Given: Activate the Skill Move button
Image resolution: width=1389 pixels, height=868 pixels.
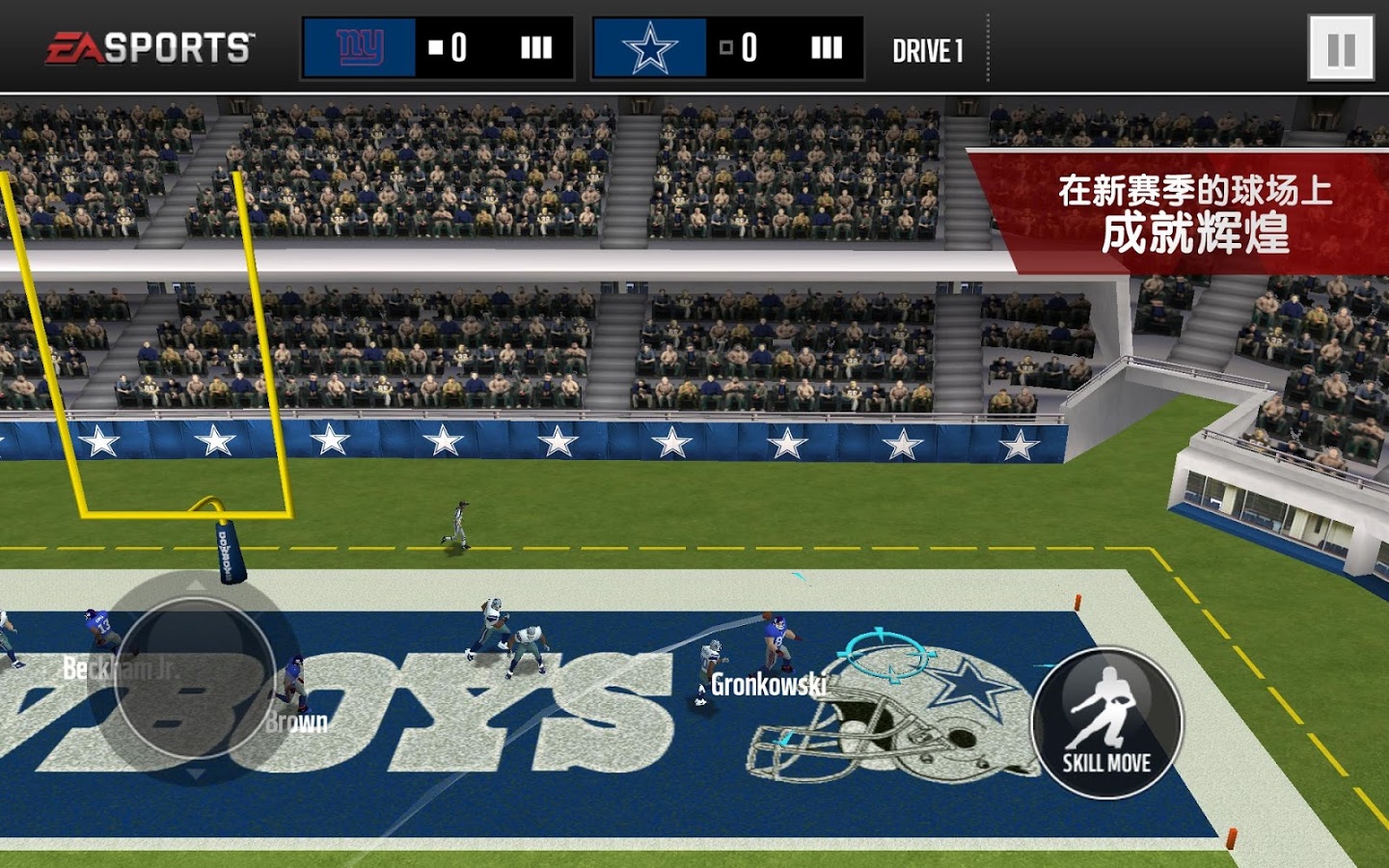Looking at the screenshot, I should [x=1106, y=722].
